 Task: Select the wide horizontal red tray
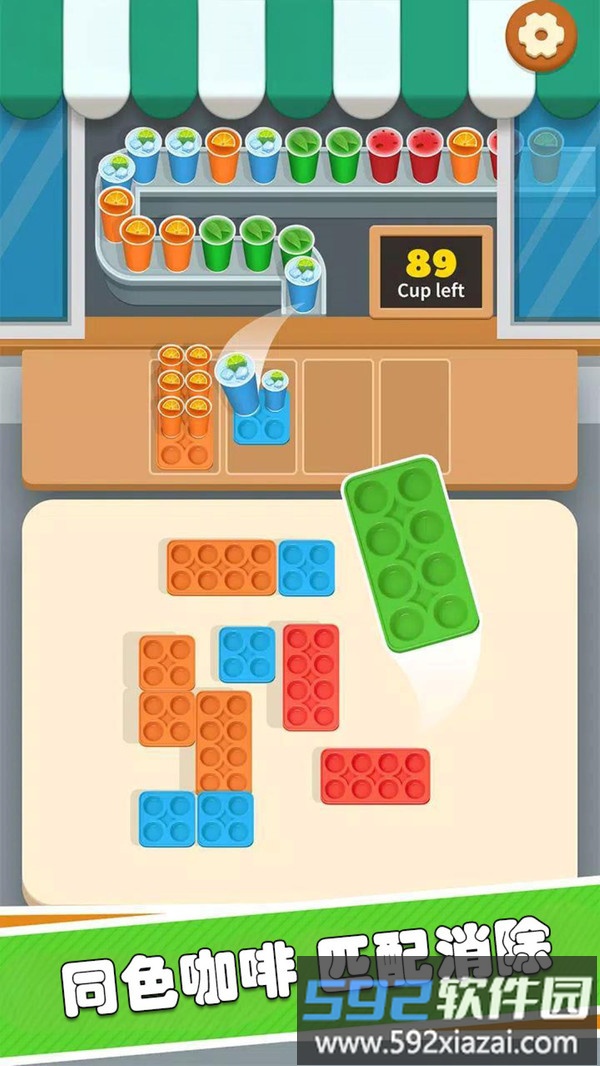(x=375, y=776)
